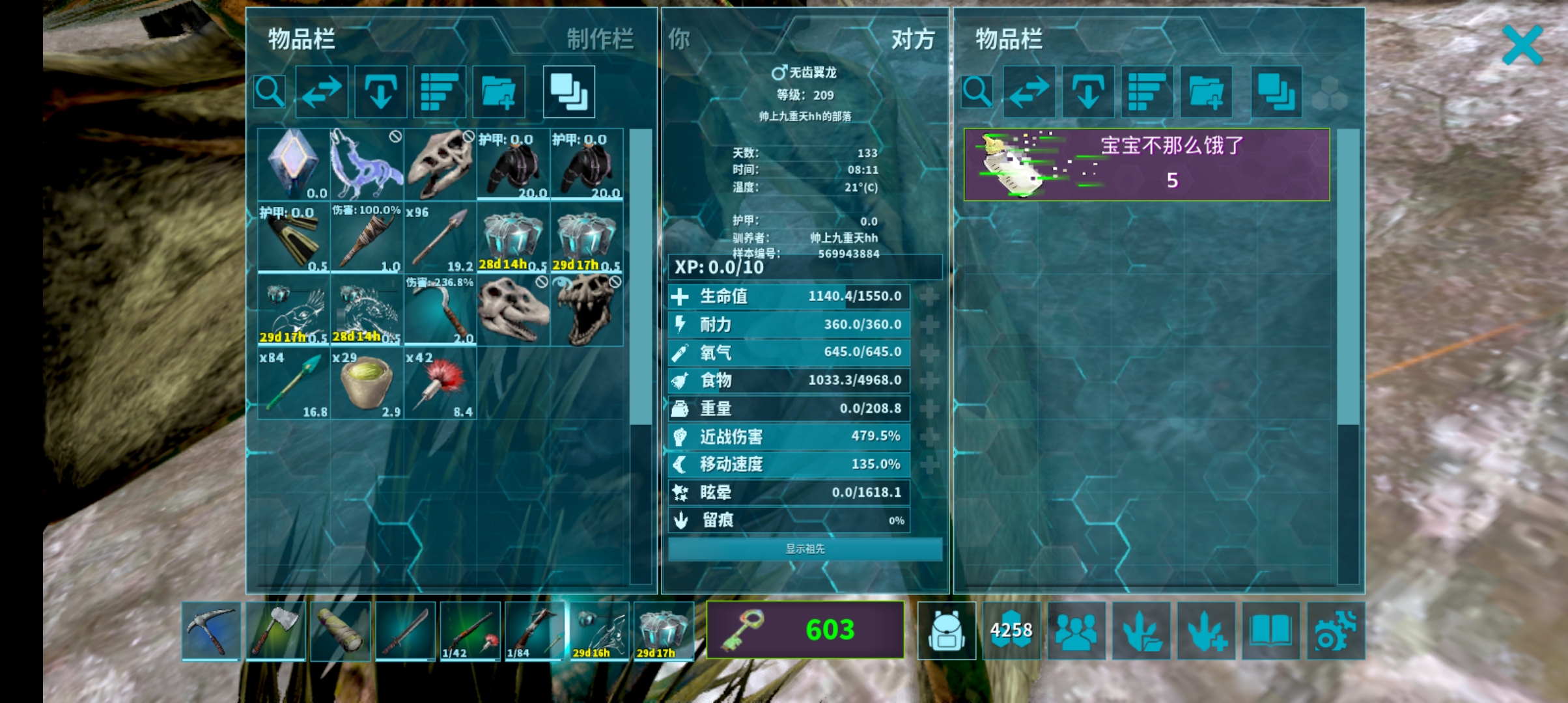Select the 宝宝不那么饿了 item row

[1146, 164]
